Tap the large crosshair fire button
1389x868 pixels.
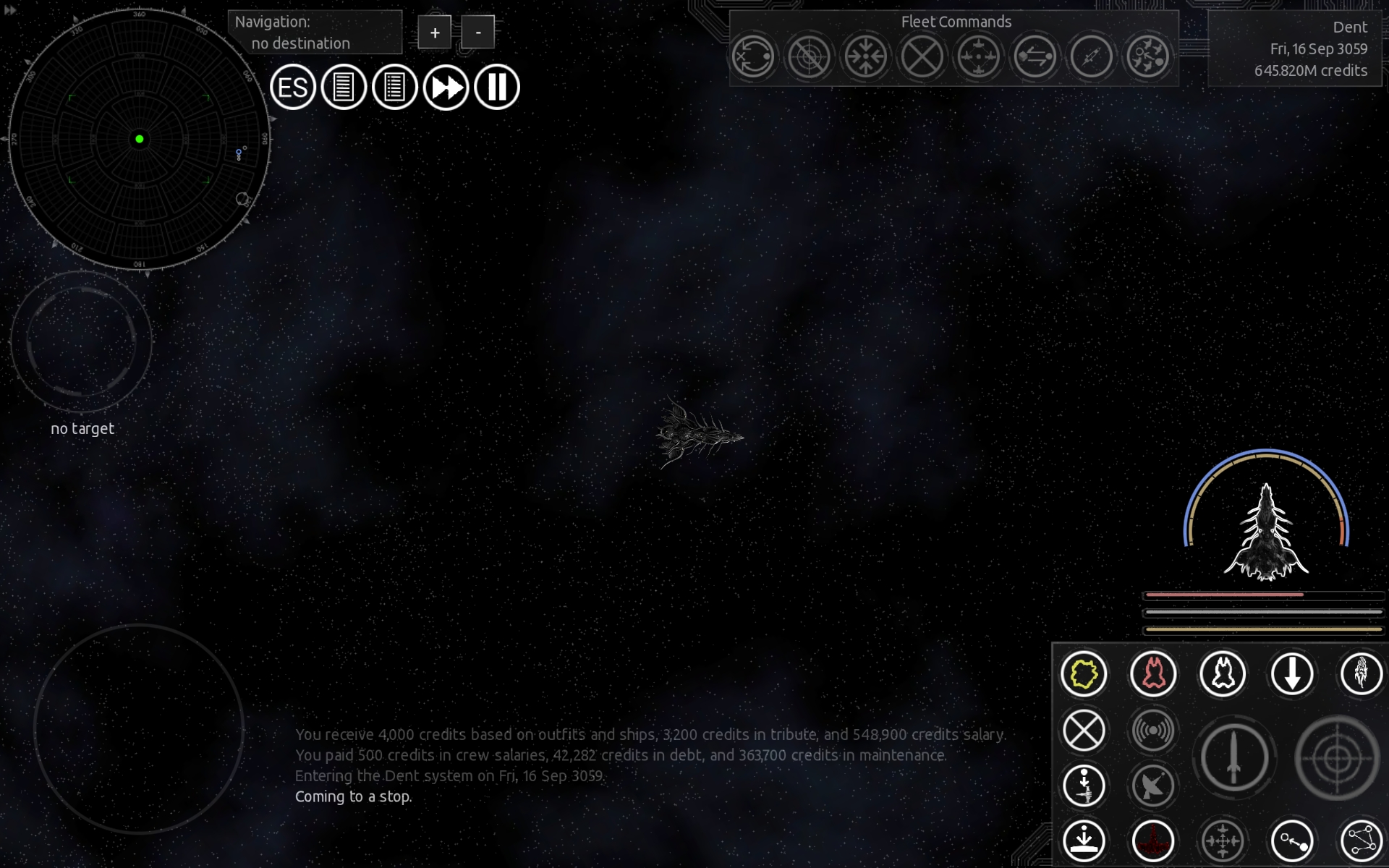tap(1337, 758)
